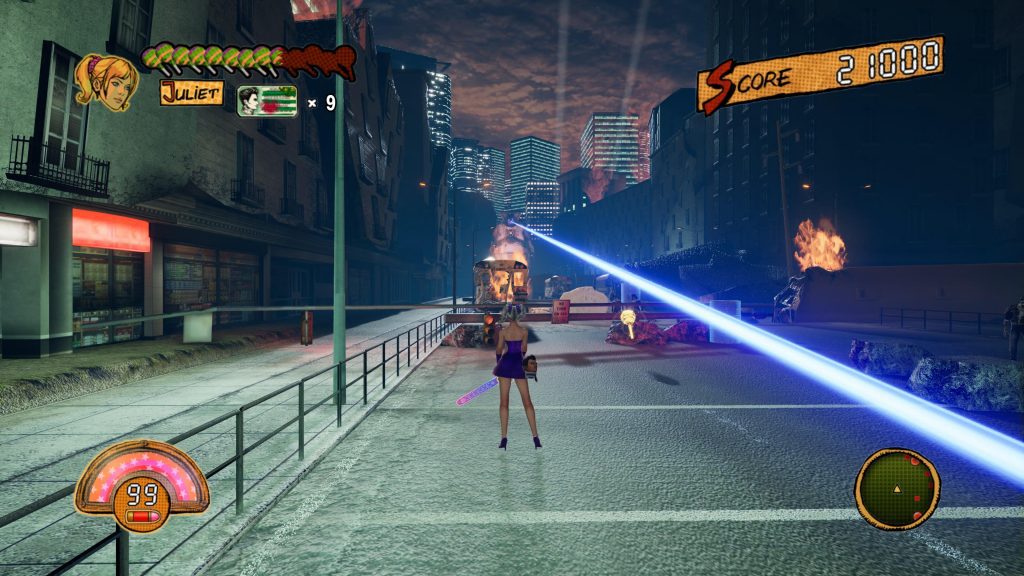Click the Juliet name tag
The image size is (1024, 576).
pyautogui.click(x=191, y=93)
